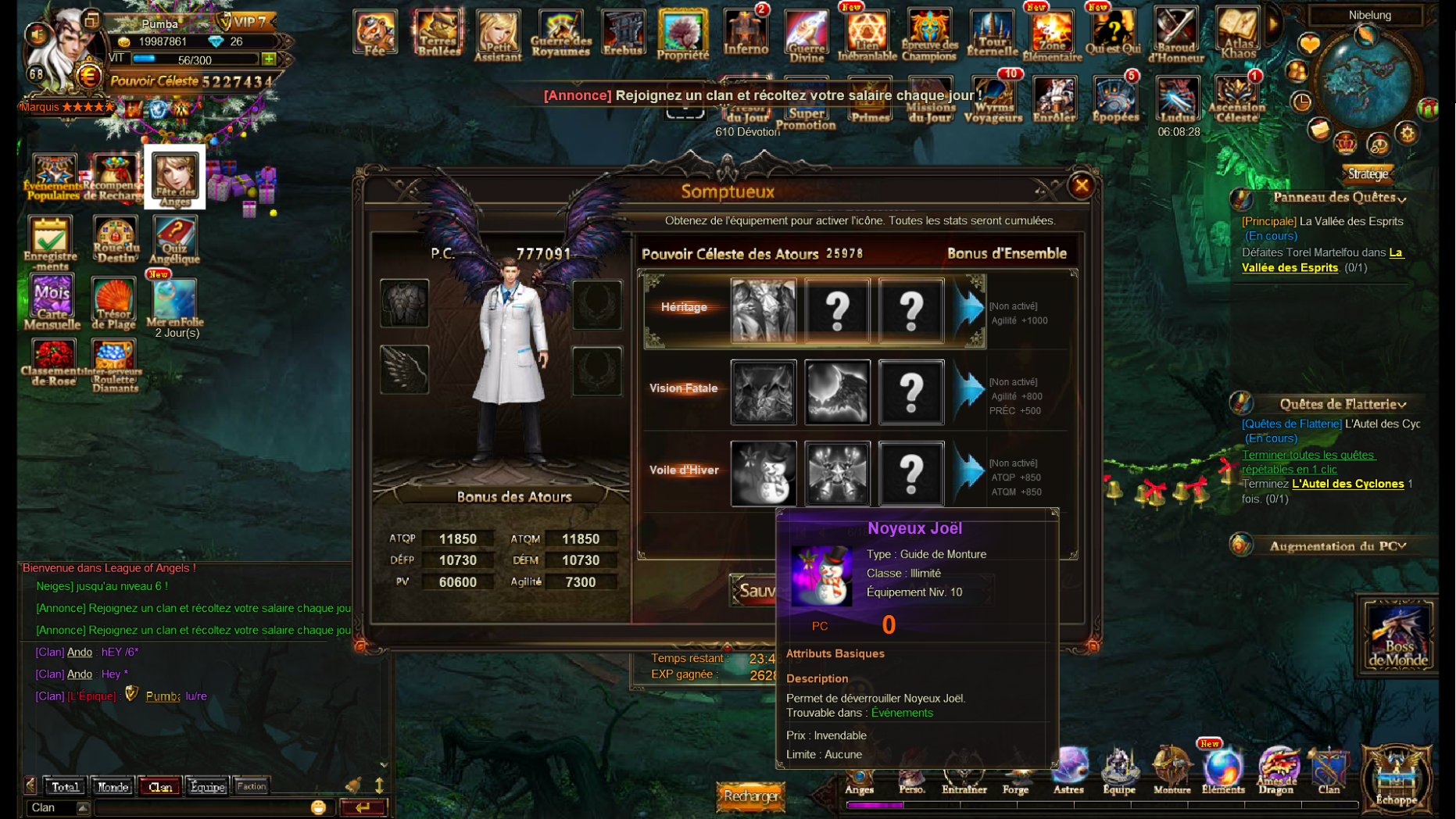Click the Stratégie button
1456x819 pixels.
(x=1368, y=173)
